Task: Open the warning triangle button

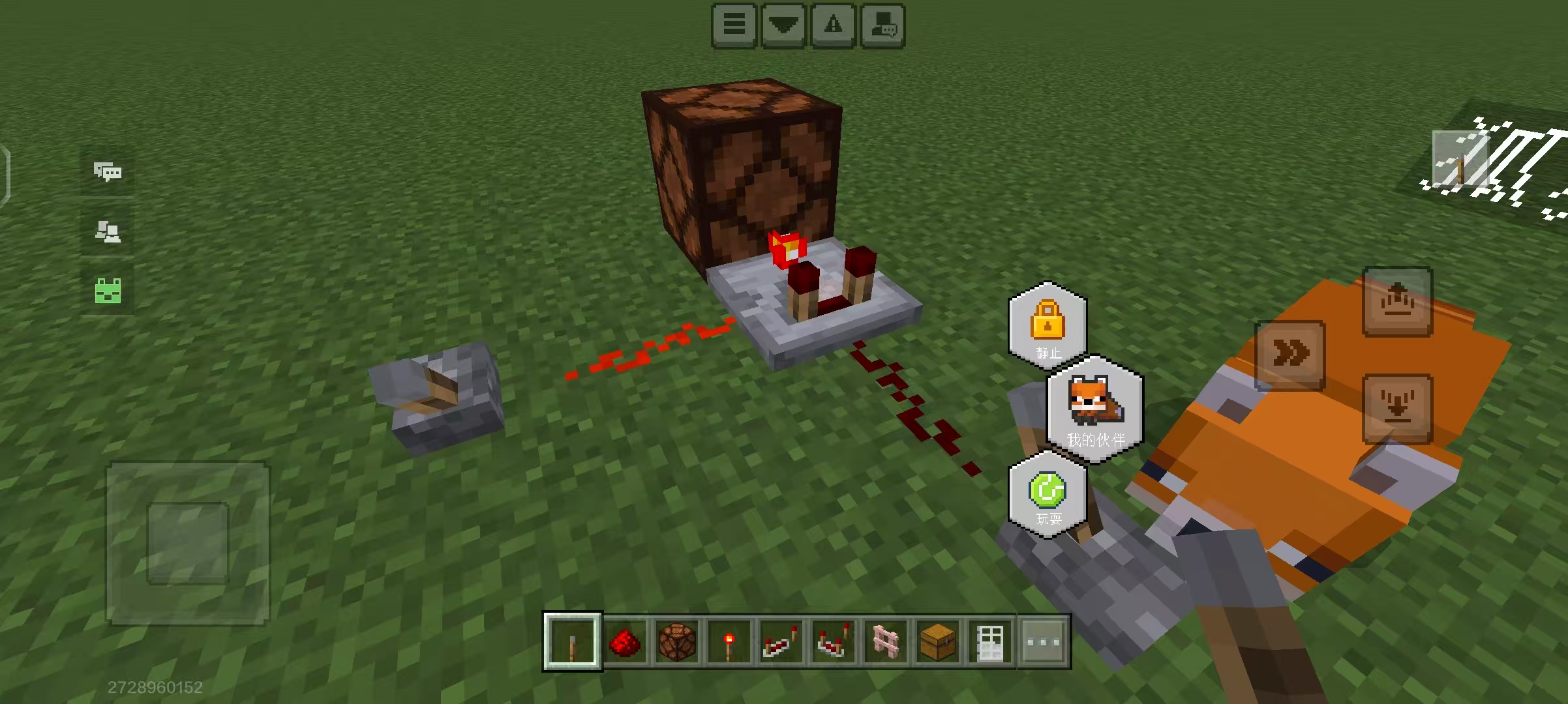Action: (833, 25)
